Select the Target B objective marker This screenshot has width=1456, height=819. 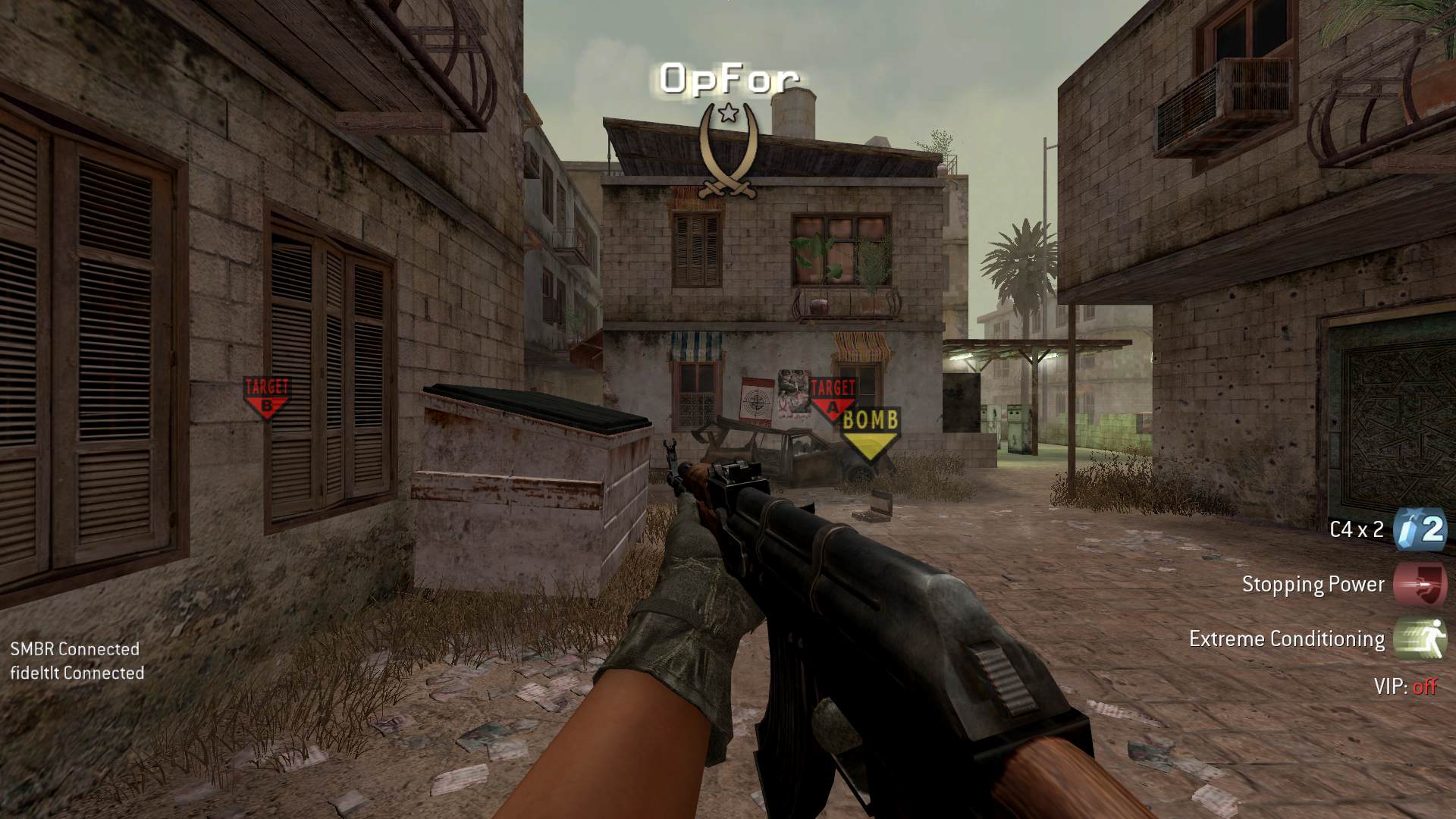pyautogui.click(x=266, y=397)
